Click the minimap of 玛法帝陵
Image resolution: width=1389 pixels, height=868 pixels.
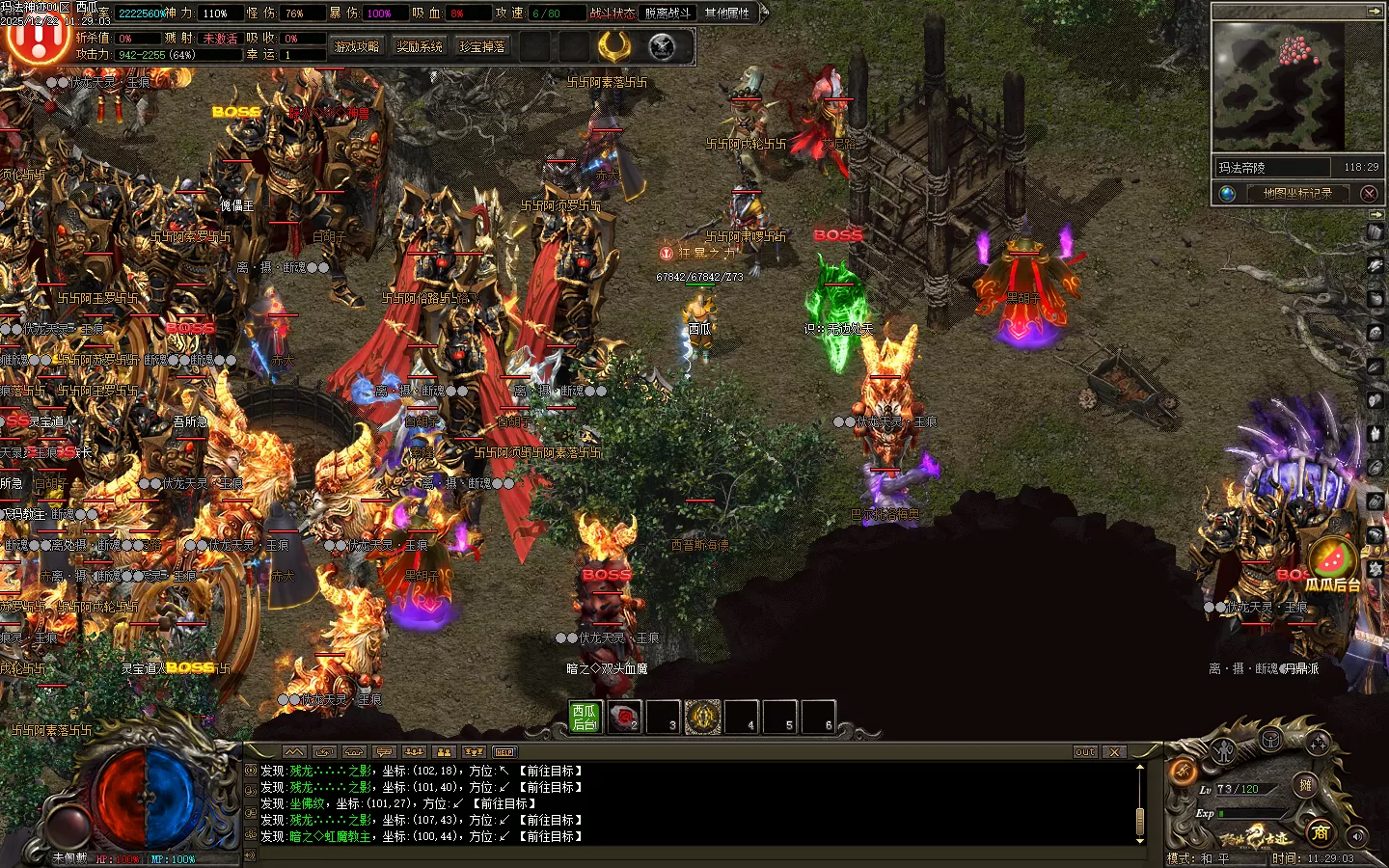(1279, 87)
